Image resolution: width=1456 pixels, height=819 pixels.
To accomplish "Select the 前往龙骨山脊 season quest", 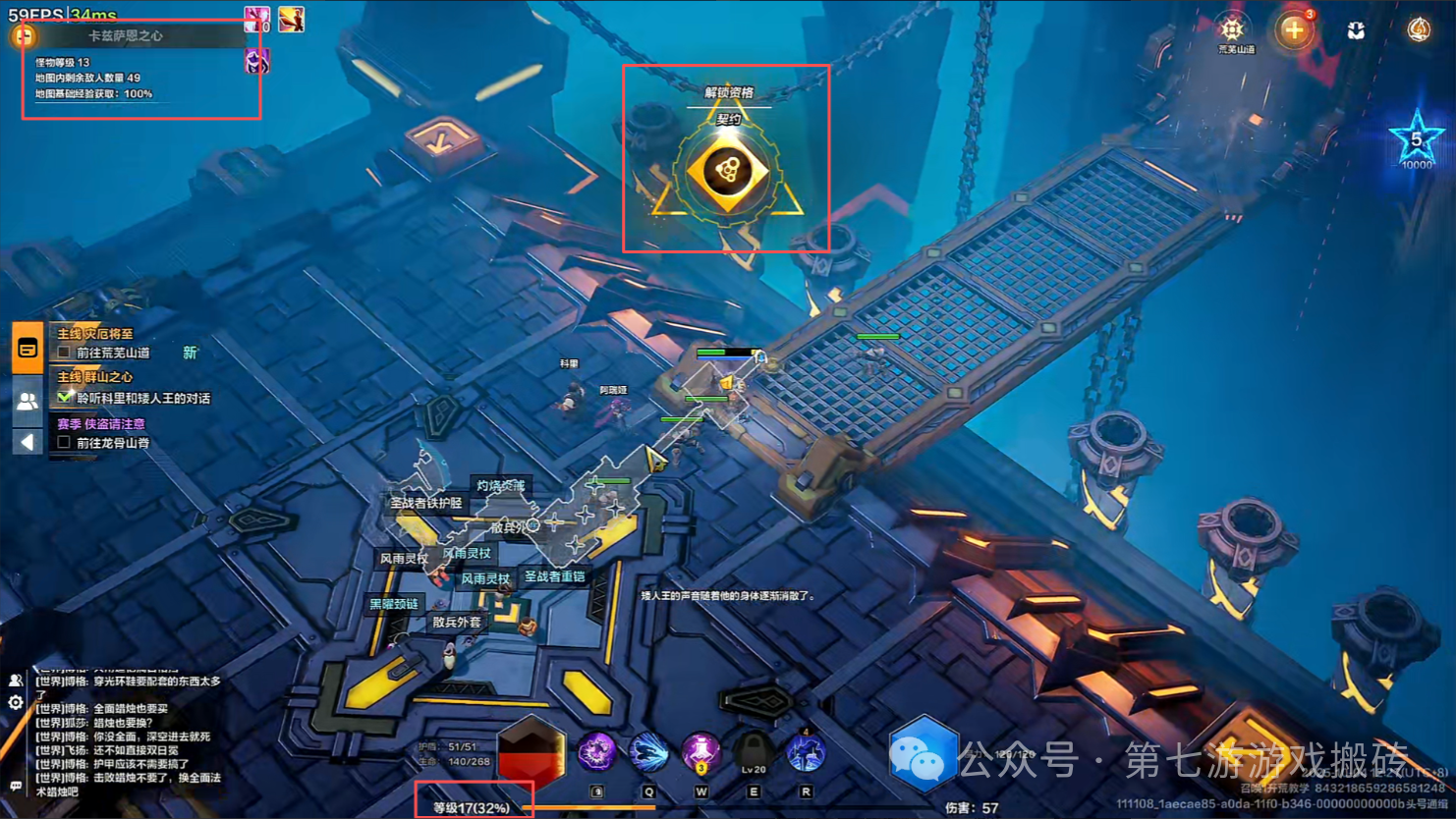I will pyautogui.click(x=113, y=443).
